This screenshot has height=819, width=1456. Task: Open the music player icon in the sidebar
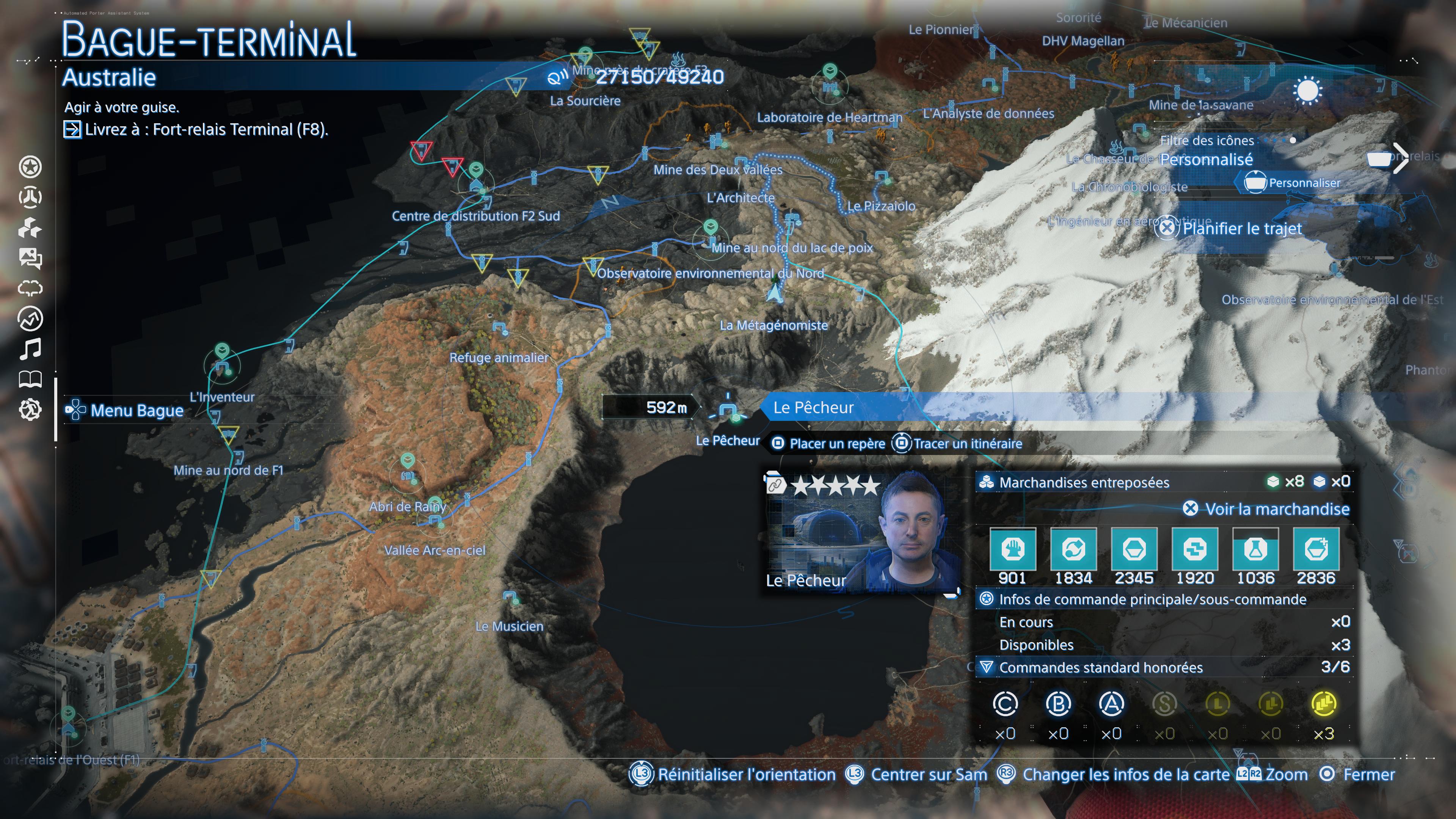click(31, 349)
